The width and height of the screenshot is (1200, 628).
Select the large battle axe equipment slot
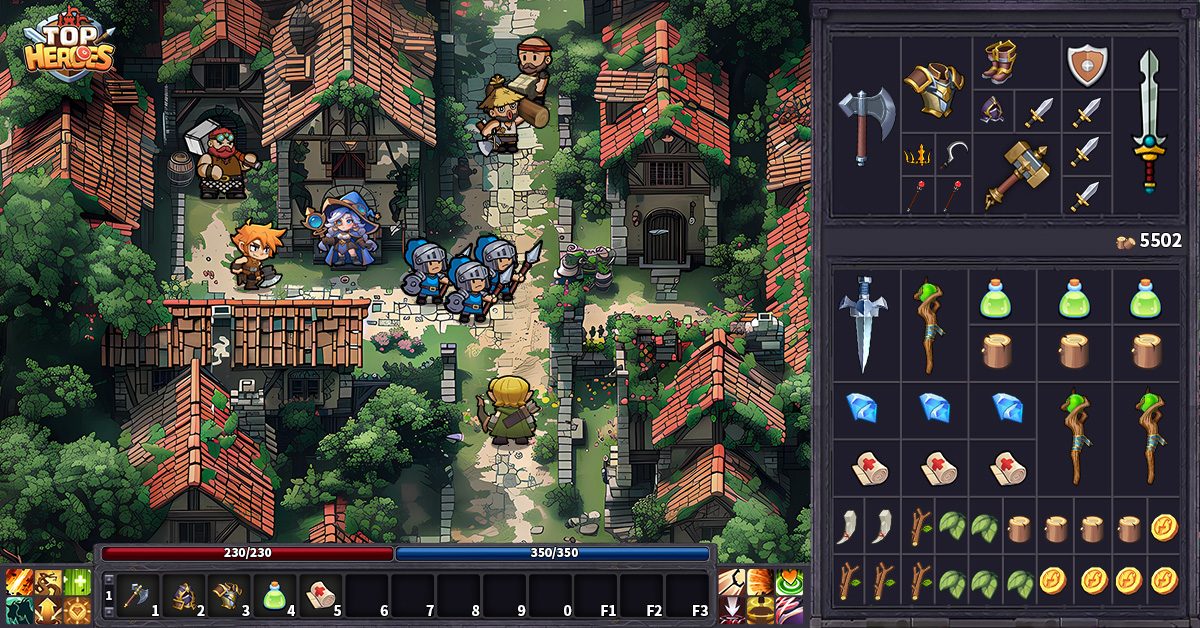pos(866,125)
